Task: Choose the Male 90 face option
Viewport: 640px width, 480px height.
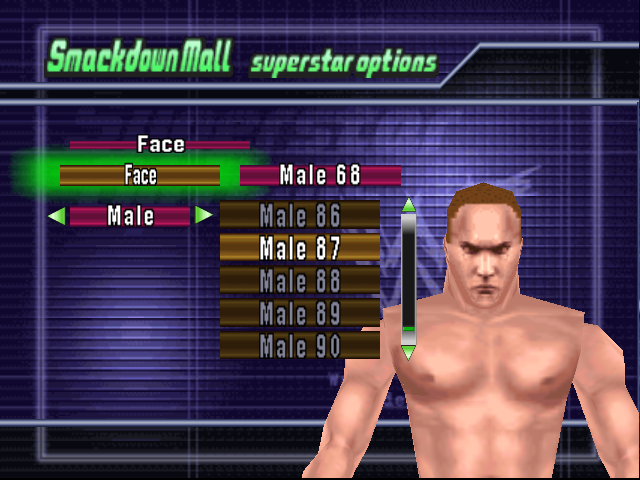Action: coord(300,346)
